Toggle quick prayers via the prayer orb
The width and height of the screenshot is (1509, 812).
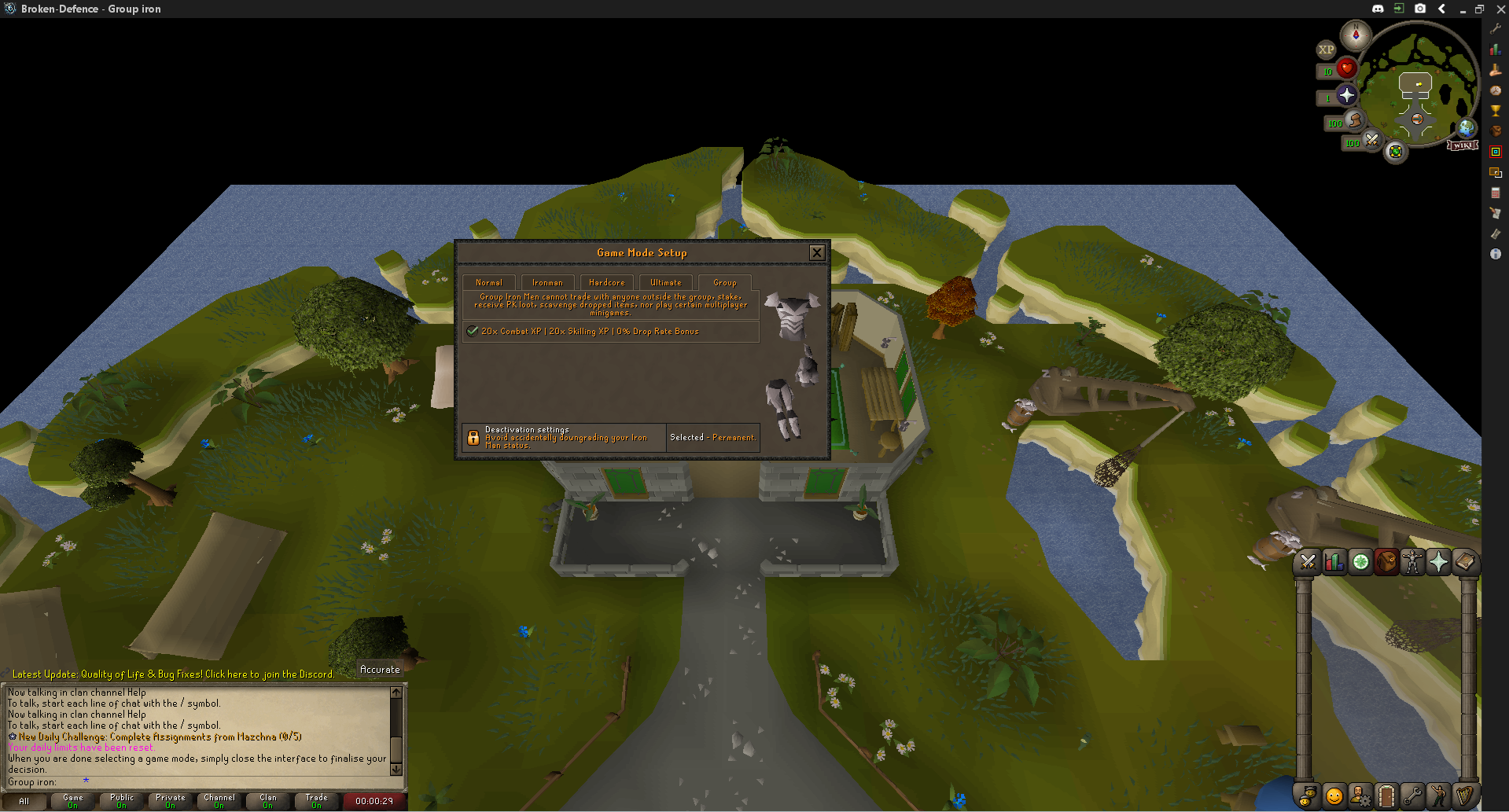point(1346,94)
